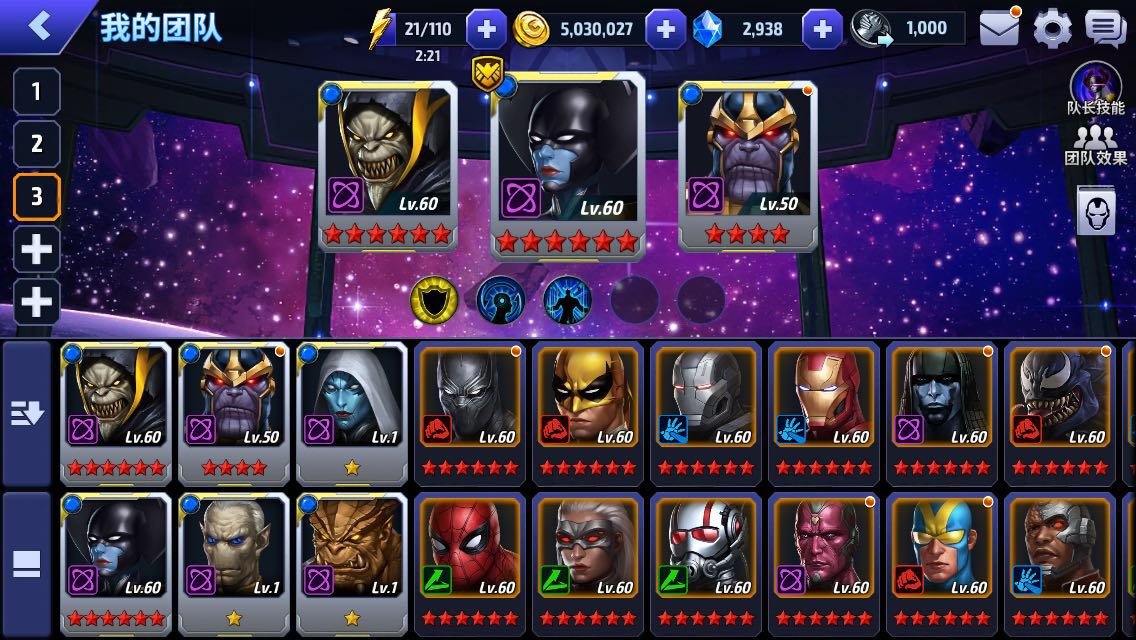Image resolution: width=1136 pixels, height=640 pixels.
Task: Open the chat speech bubble
Action: [x=1105, y=29]
